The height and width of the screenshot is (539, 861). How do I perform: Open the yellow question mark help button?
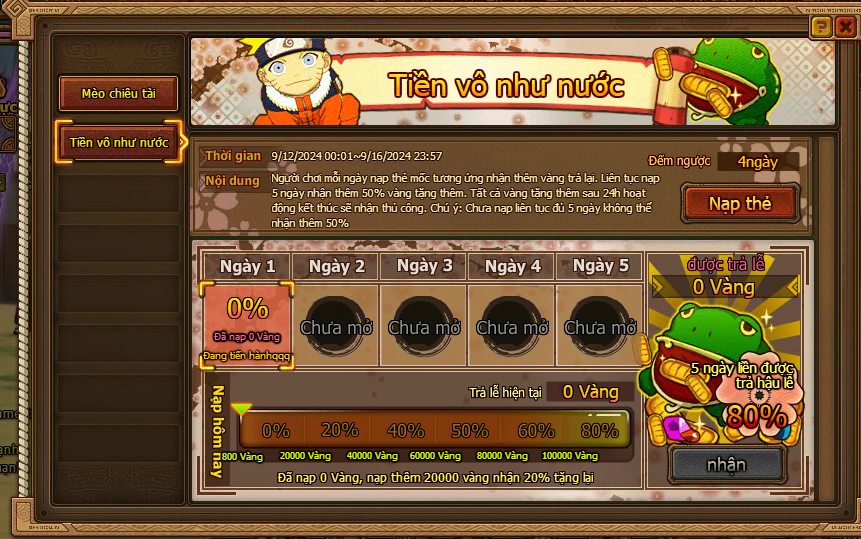point(821,28)
